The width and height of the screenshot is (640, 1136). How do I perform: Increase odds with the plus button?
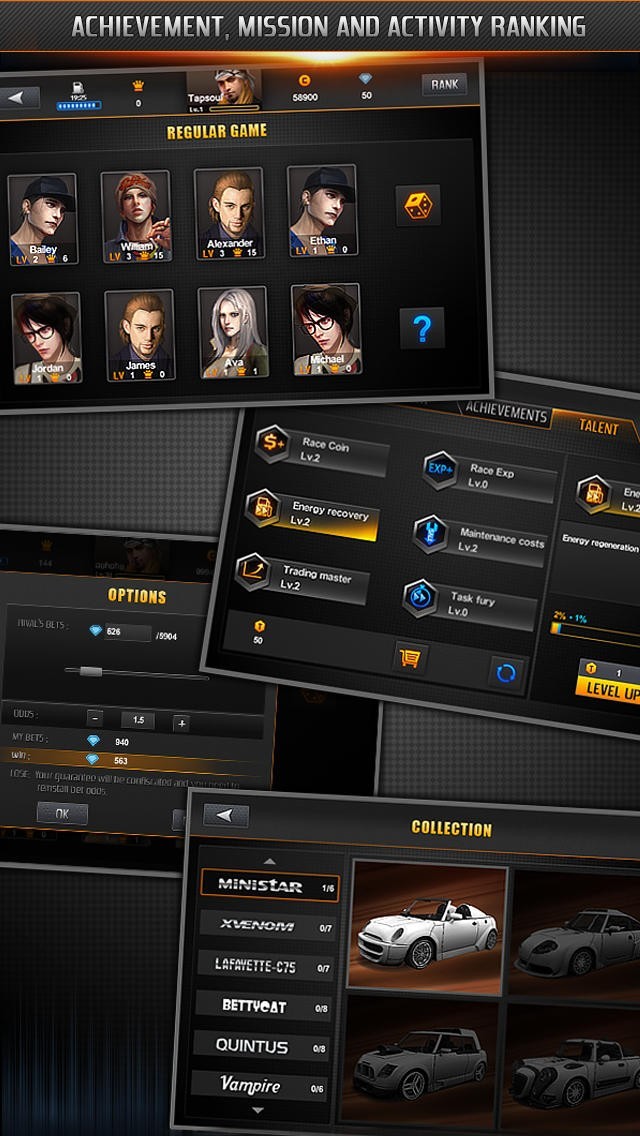(x=181, y=722)
